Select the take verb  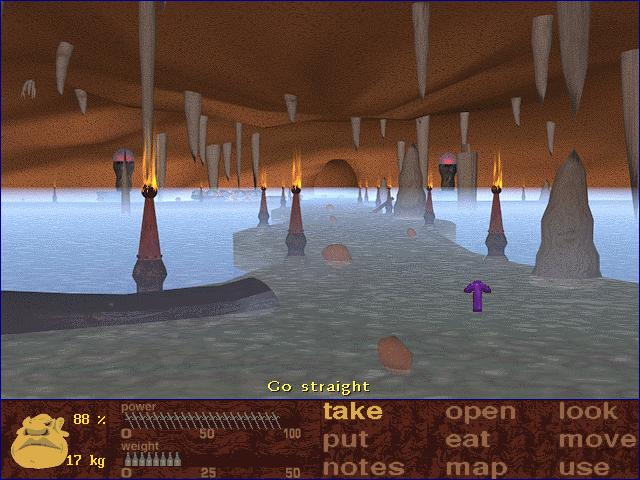[353, 411]
